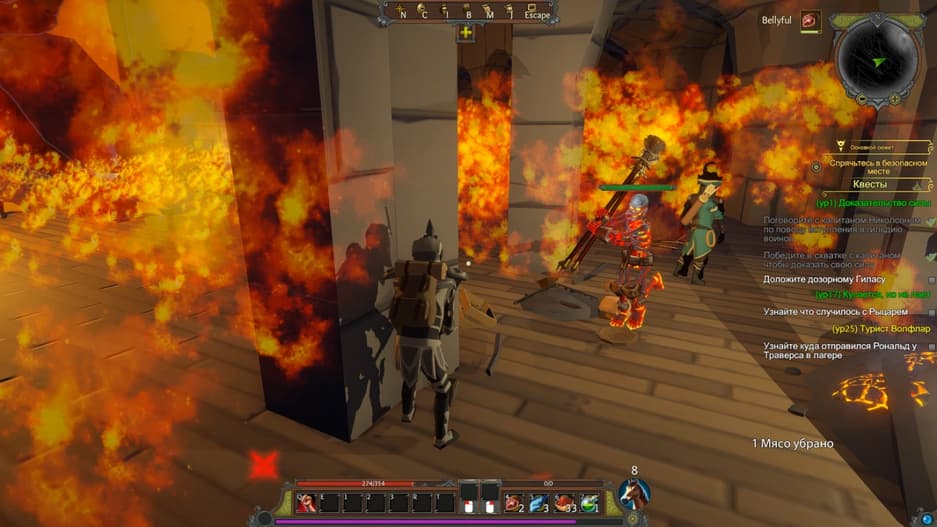
Task: Click the Квесты quest tracker header
Action: 875,184
